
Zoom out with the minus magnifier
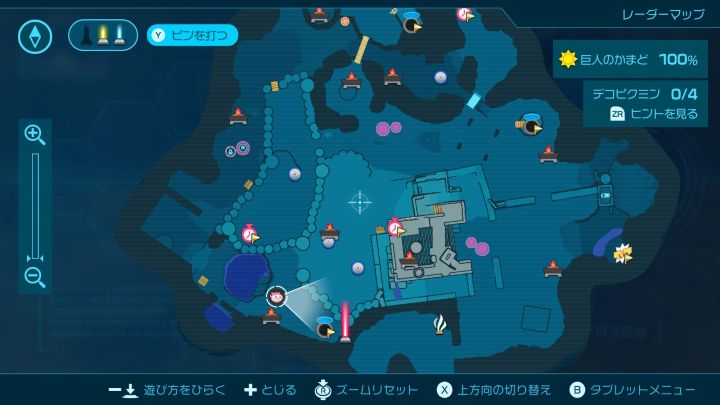click(x=35, y=277)
